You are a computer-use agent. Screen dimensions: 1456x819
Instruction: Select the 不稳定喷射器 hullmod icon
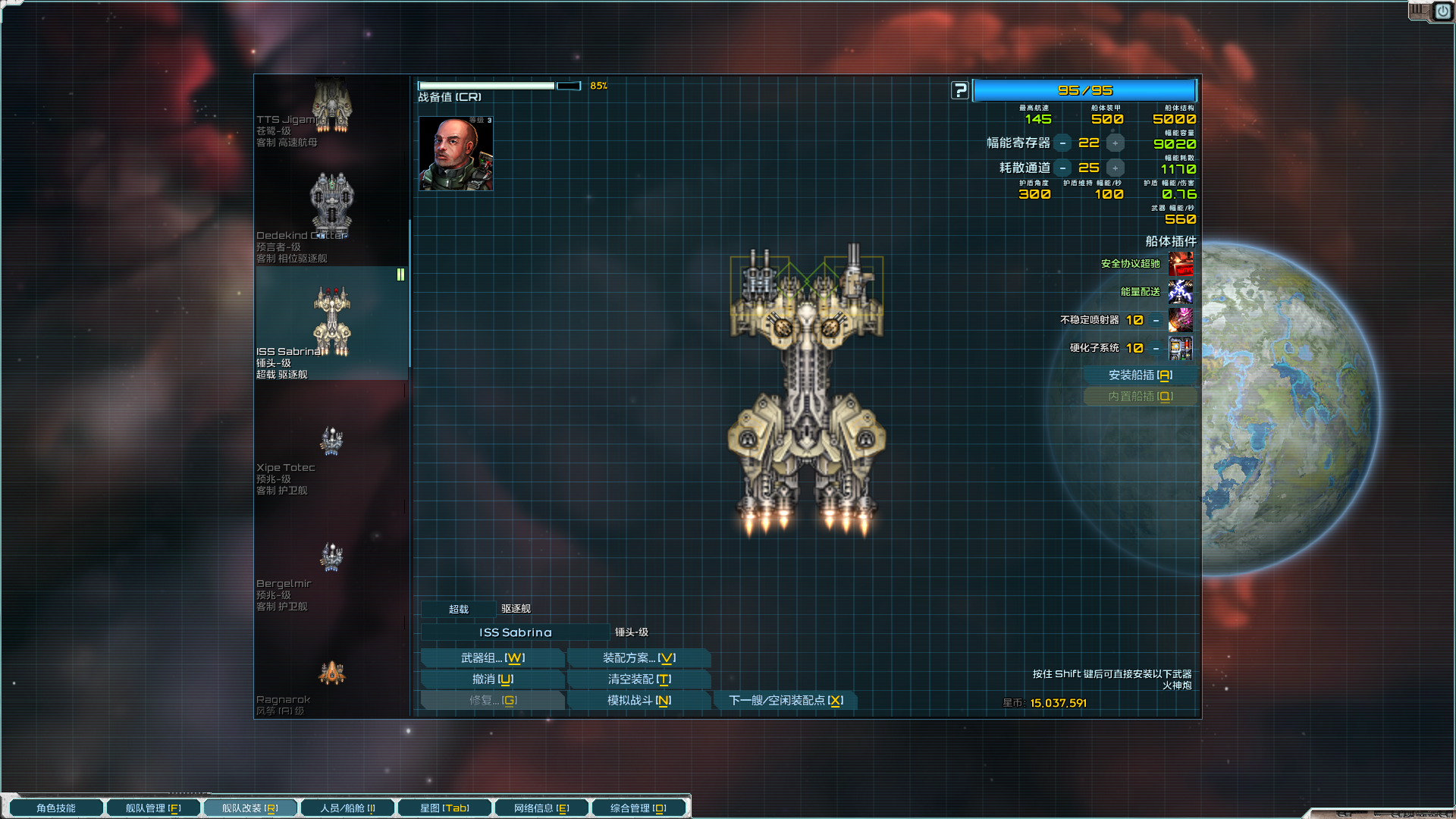(x=1181, y=320)
